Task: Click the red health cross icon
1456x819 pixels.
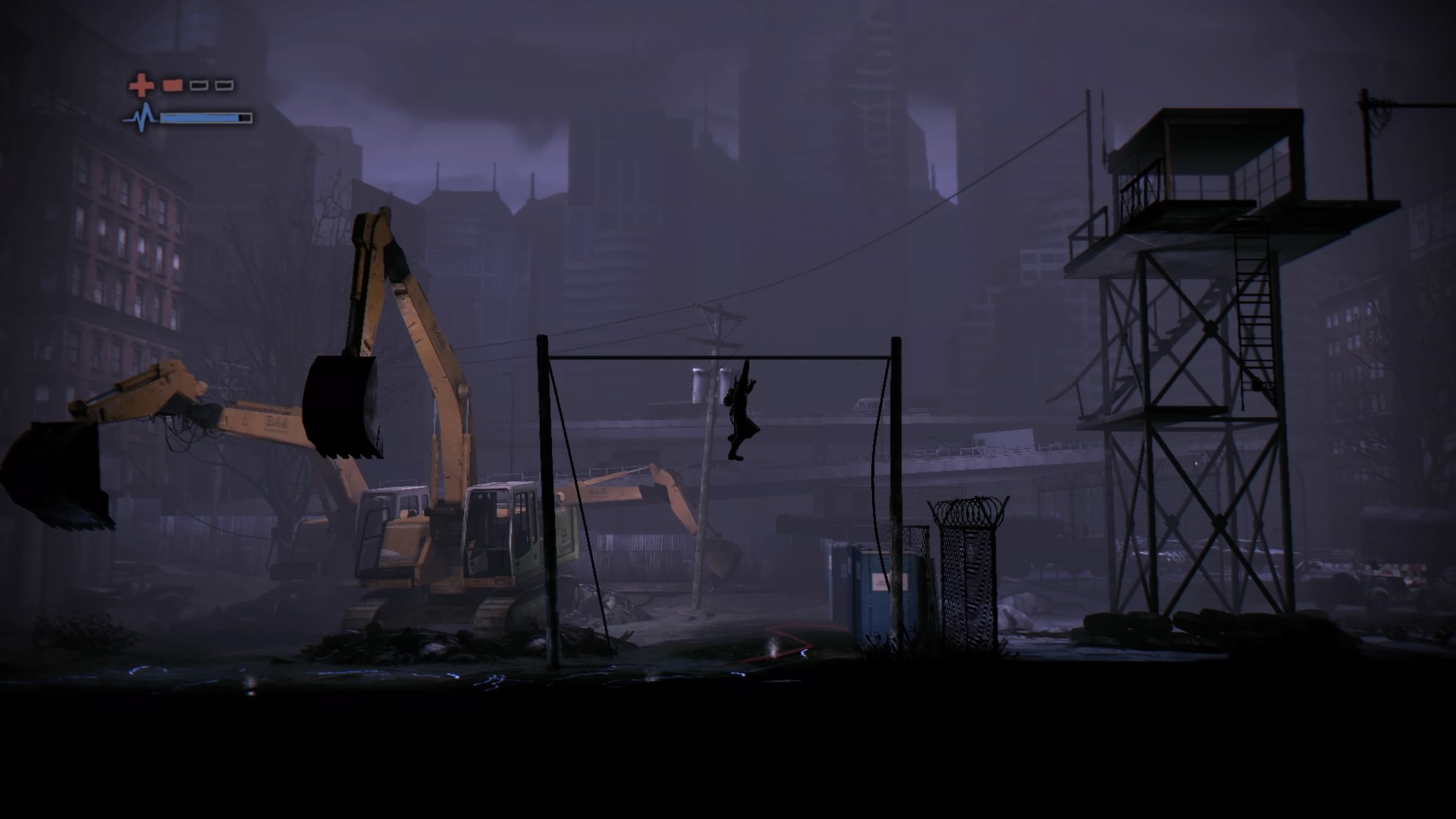Action: tap(142, 85)
